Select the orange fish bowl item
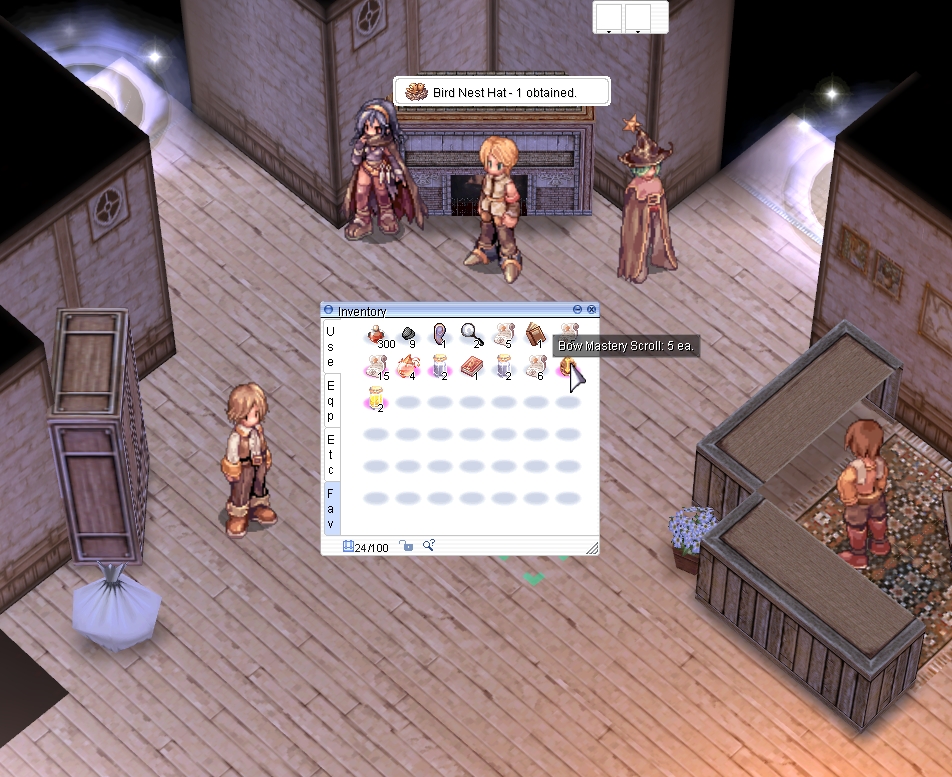This screenshot has width=952, height=777. pos(408,367)
